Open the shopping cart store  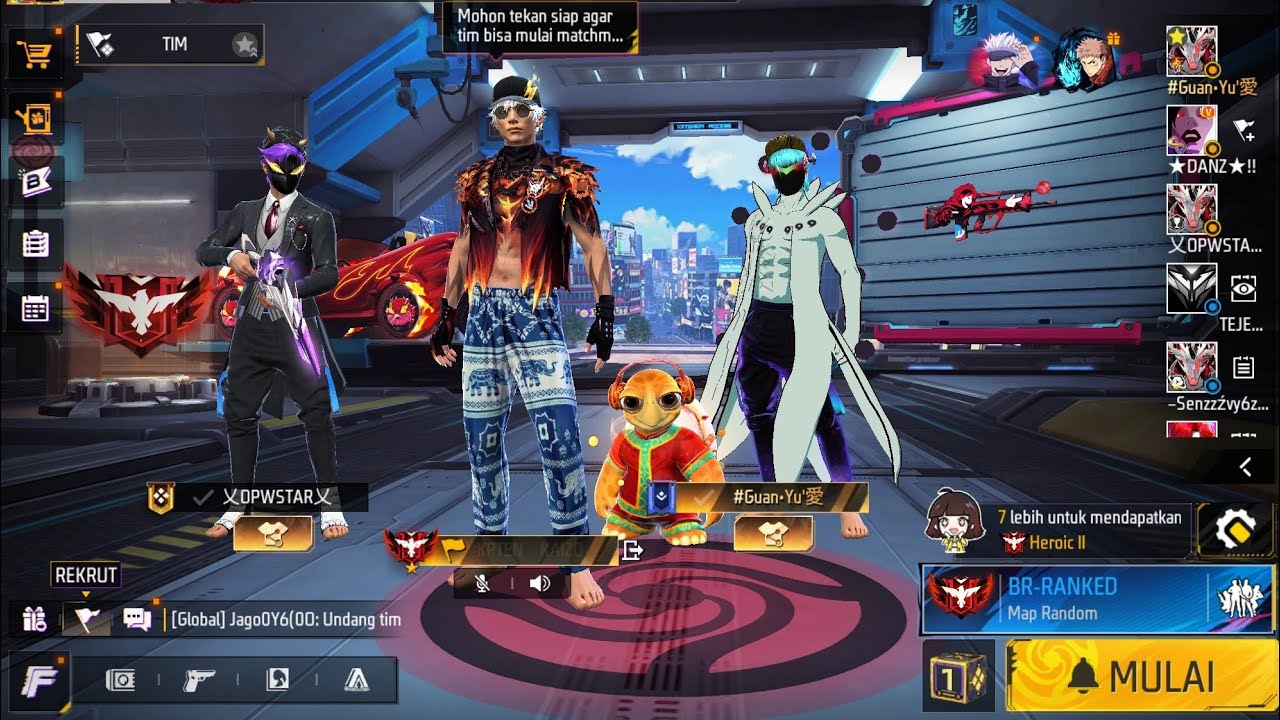pos(36,55)
